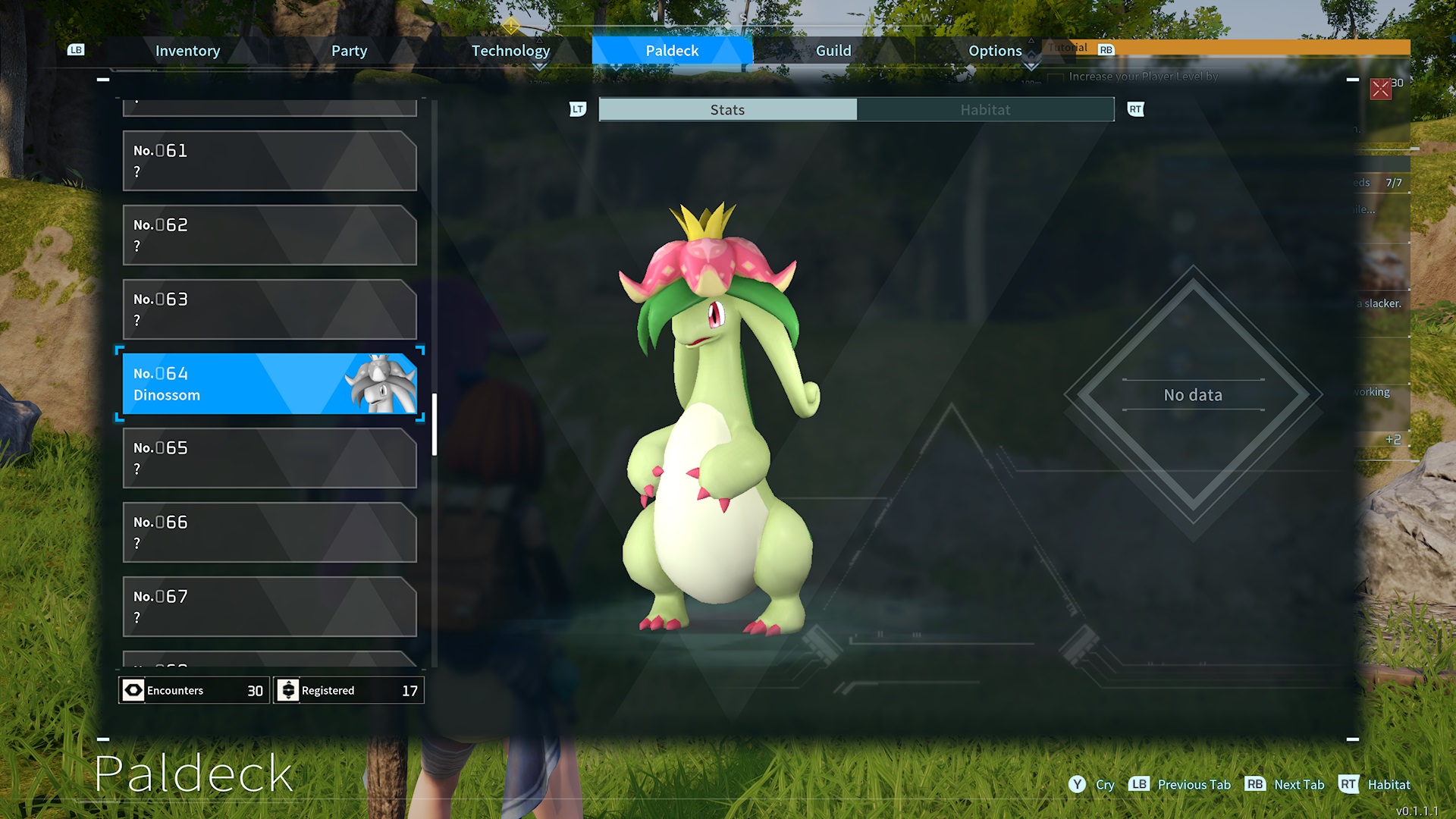Choose Paldeck entry No.062

pyautogui.click(x=269, y=235)
